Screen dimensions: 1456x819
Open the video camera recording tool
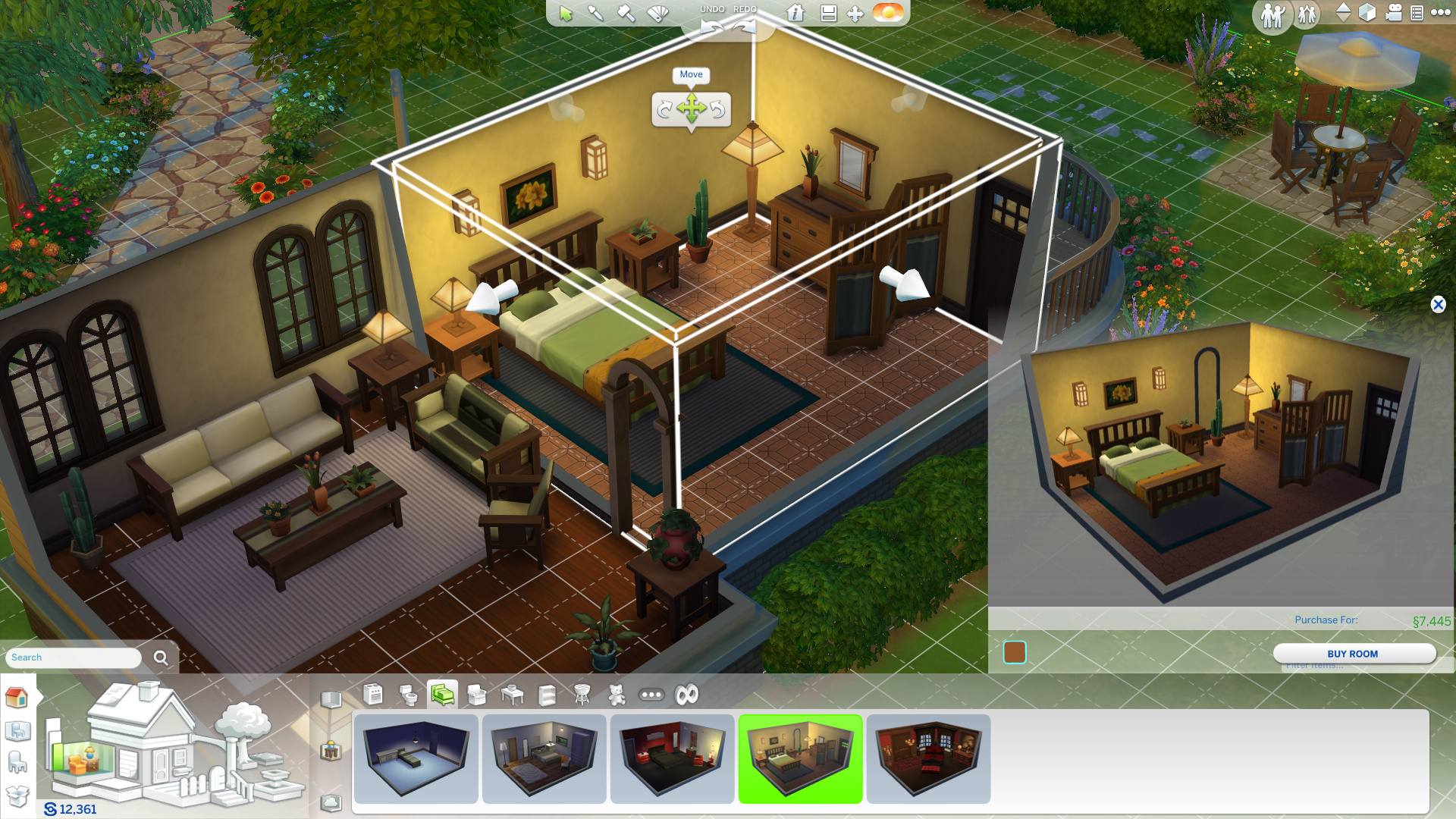1394,13
